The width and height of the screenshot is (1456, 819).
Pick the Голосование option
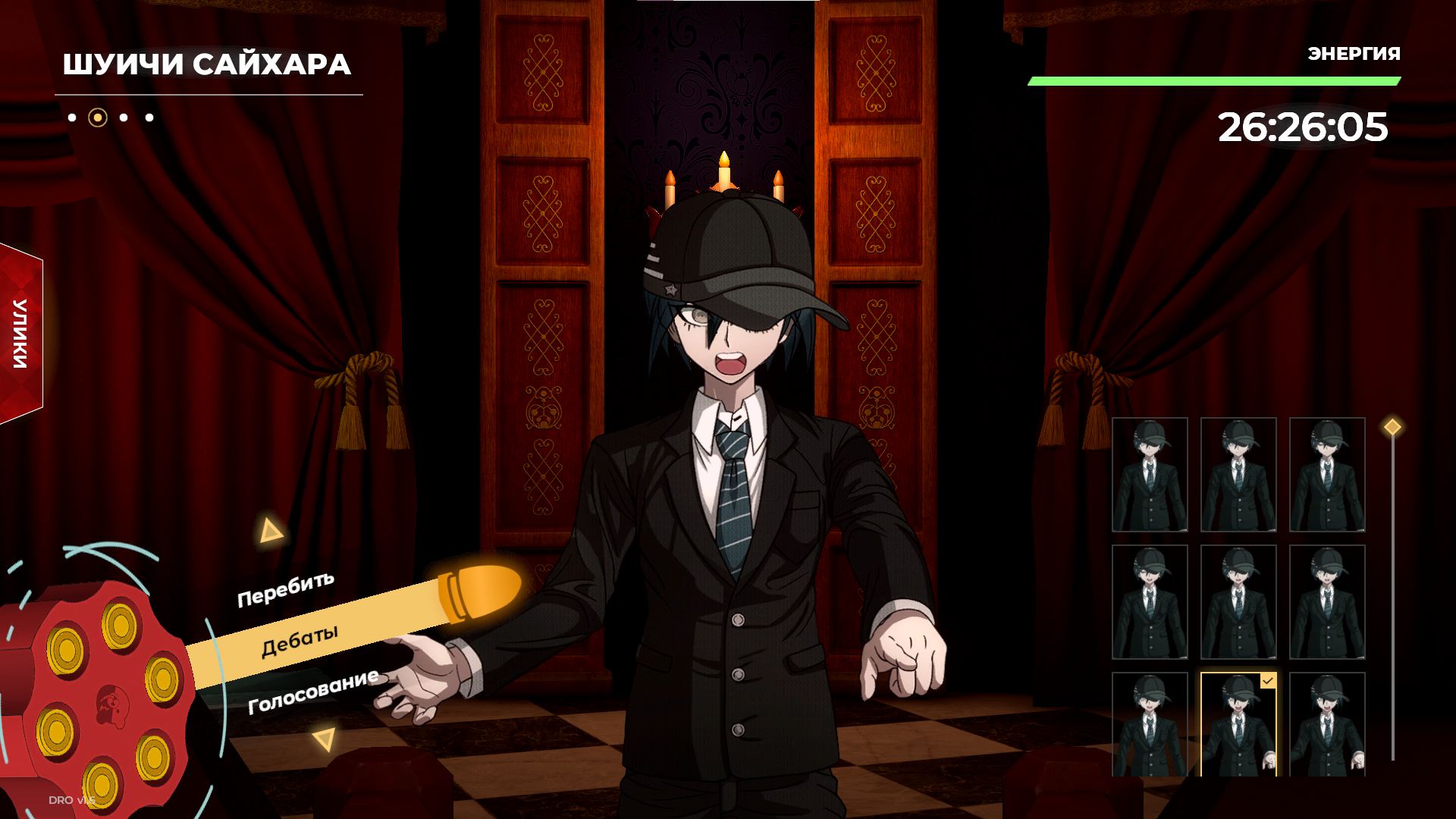tap(313, 691)
